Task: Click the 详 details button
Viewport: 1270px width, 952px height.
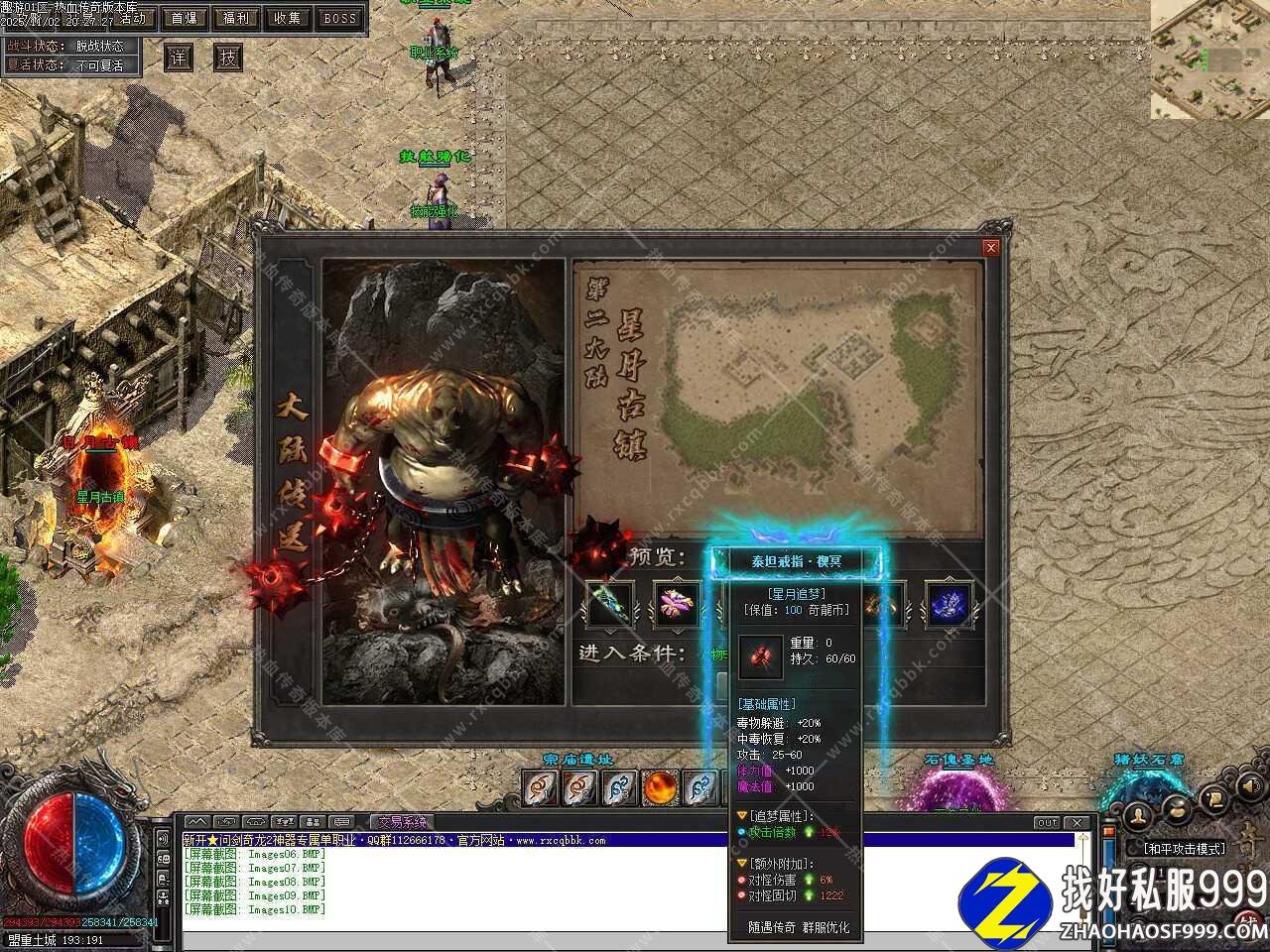Action: (179, 58)
